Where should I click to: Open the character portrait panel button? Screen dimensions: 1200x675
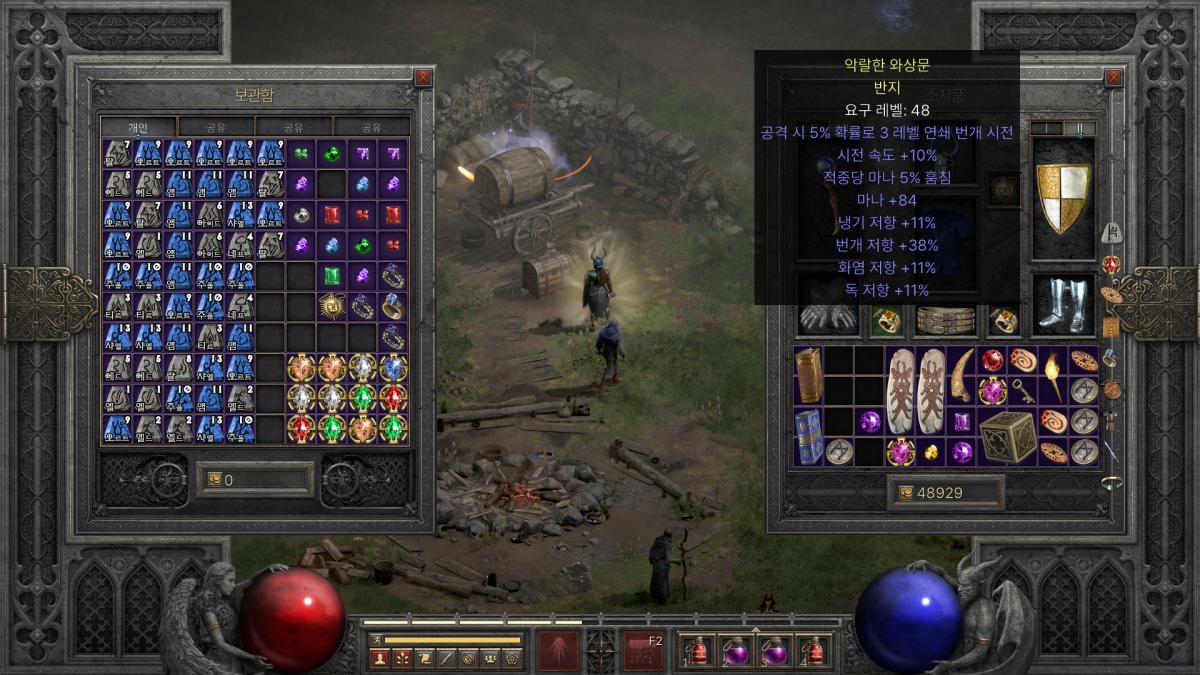380,657
